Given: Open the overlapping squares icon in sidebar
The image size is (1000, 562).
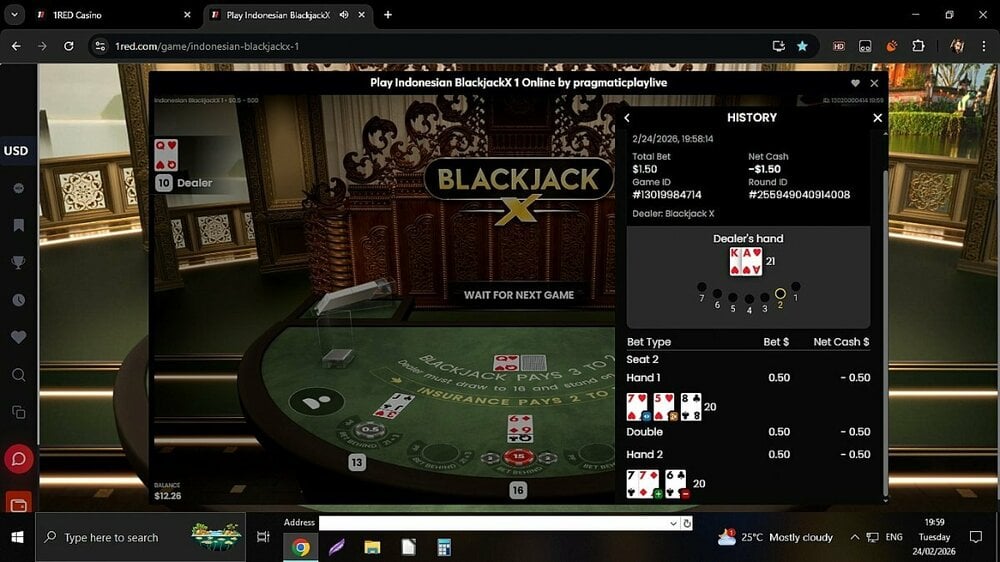Looking at the screenshot, I should [x=18, y=412].
